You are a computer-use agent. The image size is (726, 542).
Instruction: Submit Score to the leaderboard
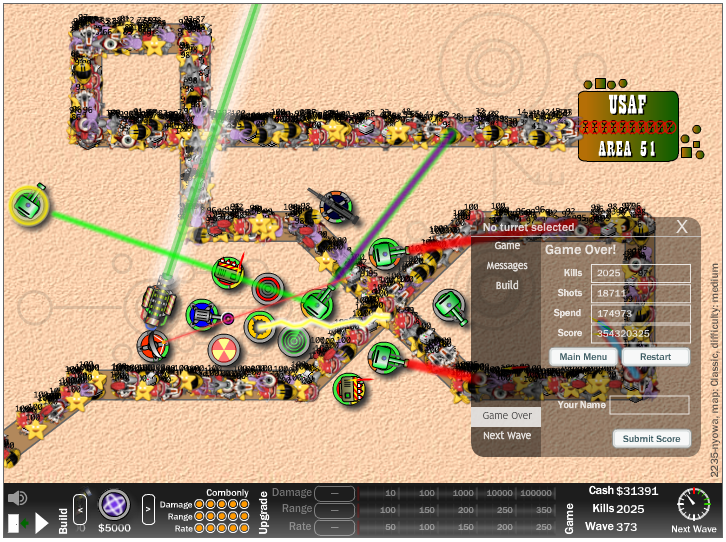point(651,439)
